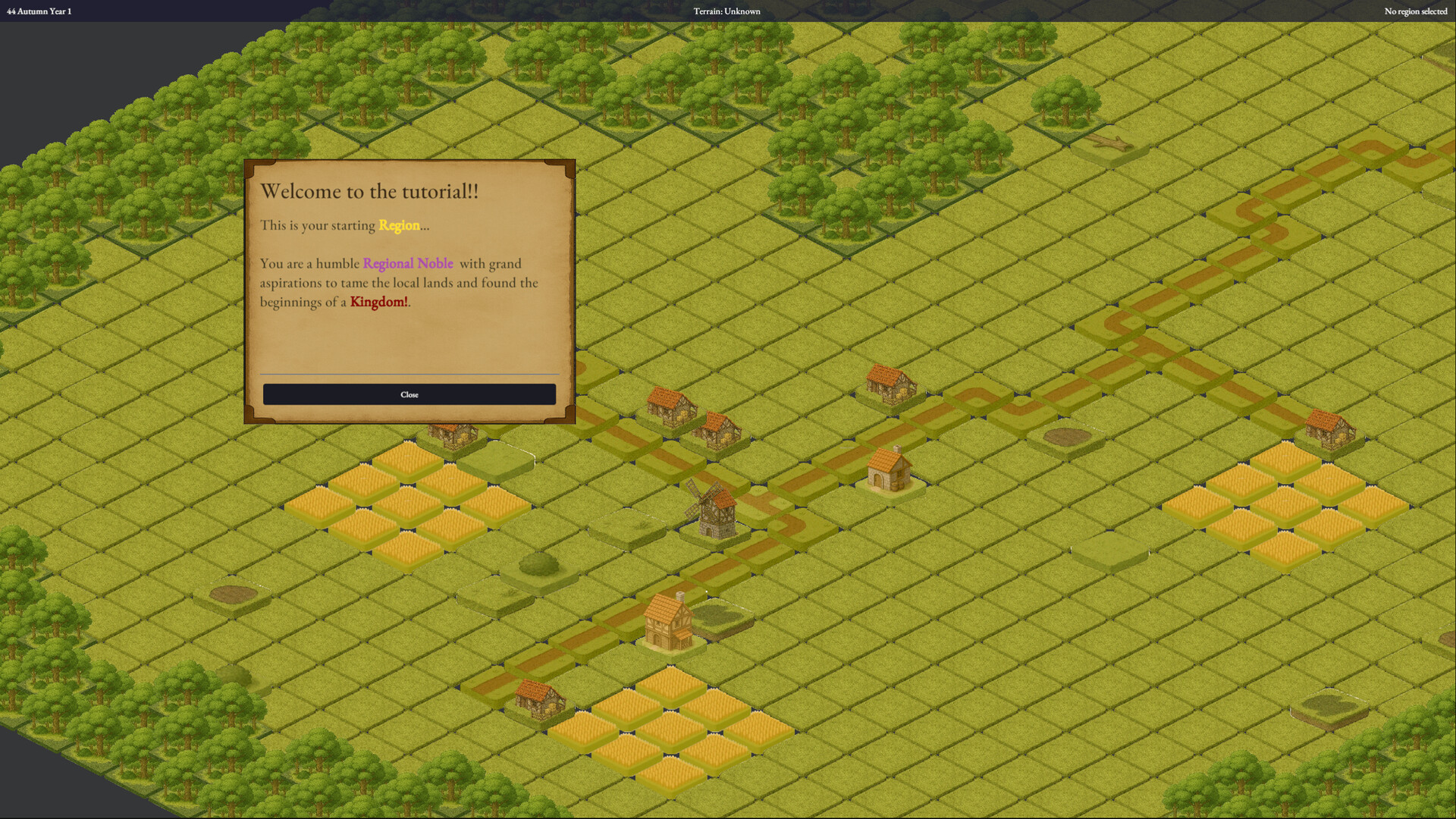Close the tutorial welcome dialog
This screenshot has width=1456, height=819.
(409, 394)
